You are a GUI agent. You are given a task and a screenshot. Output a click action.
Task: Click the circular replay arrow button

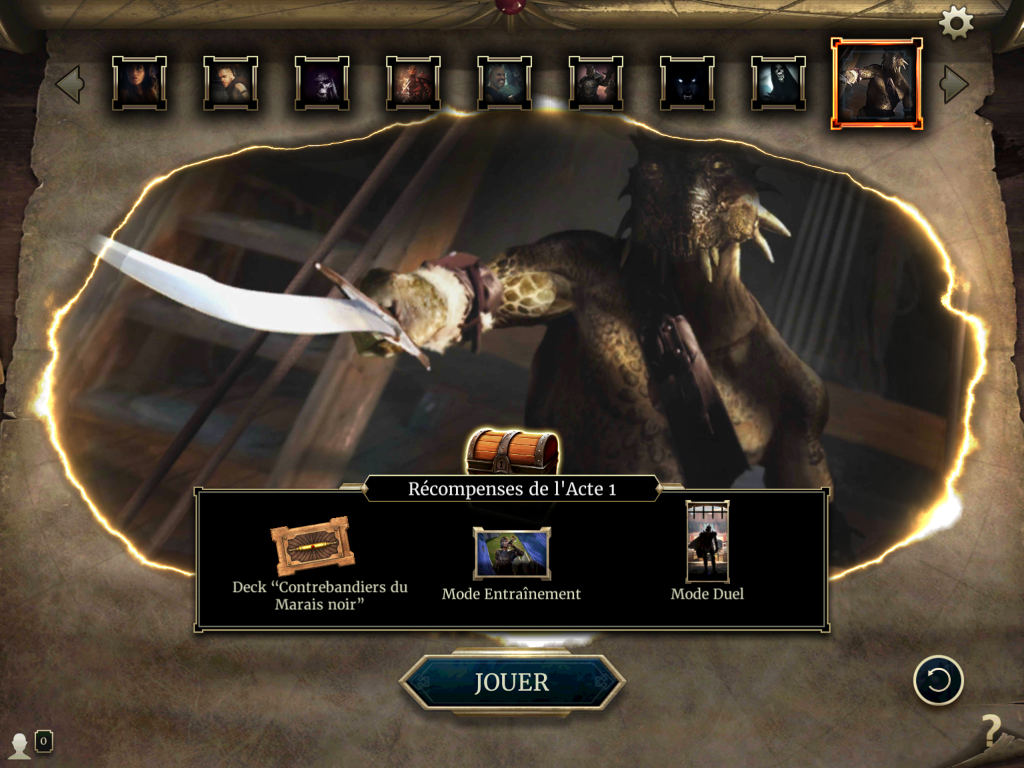(938, 681)
